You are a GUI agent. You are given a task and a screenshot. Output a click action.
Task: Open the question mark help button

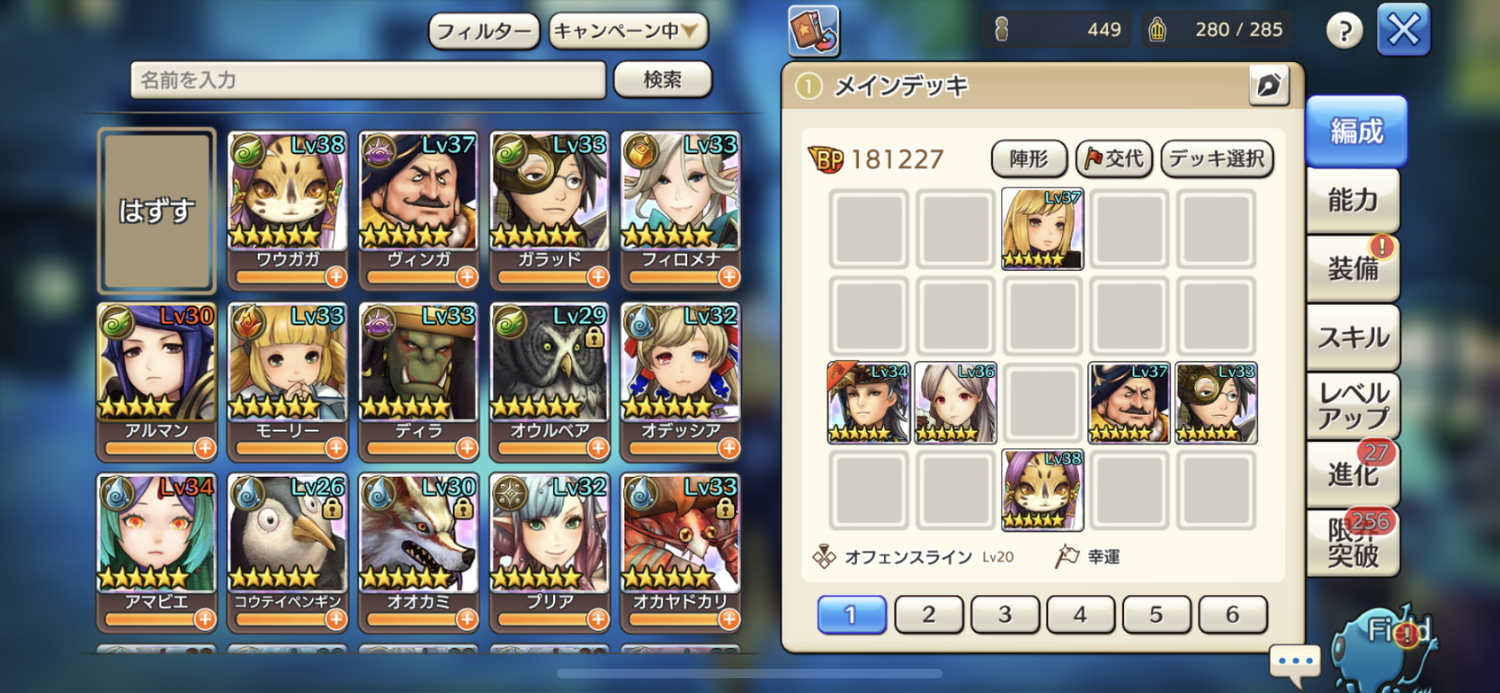coord(1345,31)
